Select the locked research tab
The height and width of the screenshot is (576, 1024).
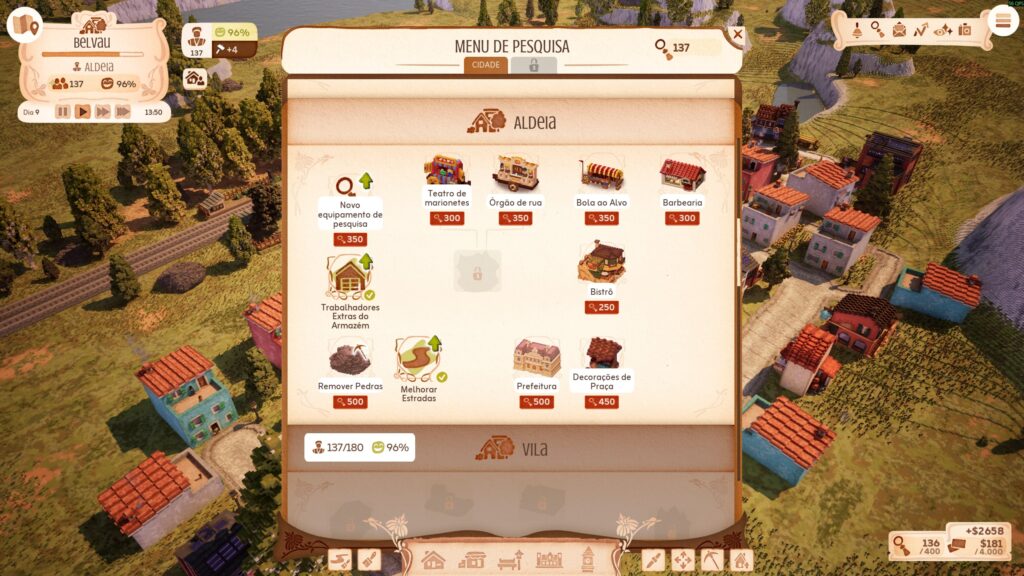point(534,65)
